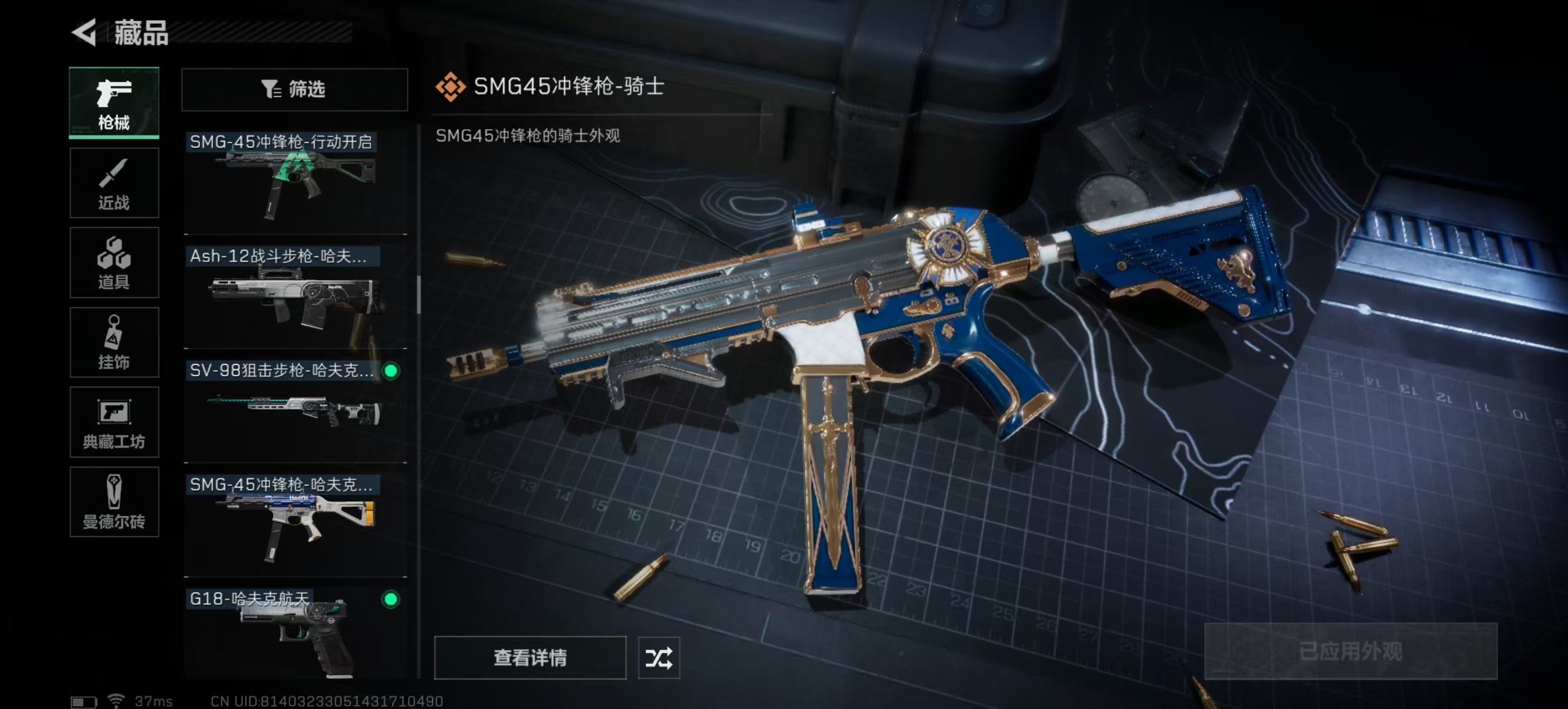The width and height of the screenshot is (1568, 709).
Task: Select the SMG-45冲锋枪-行动开启 skin
Action: [295, 181]
